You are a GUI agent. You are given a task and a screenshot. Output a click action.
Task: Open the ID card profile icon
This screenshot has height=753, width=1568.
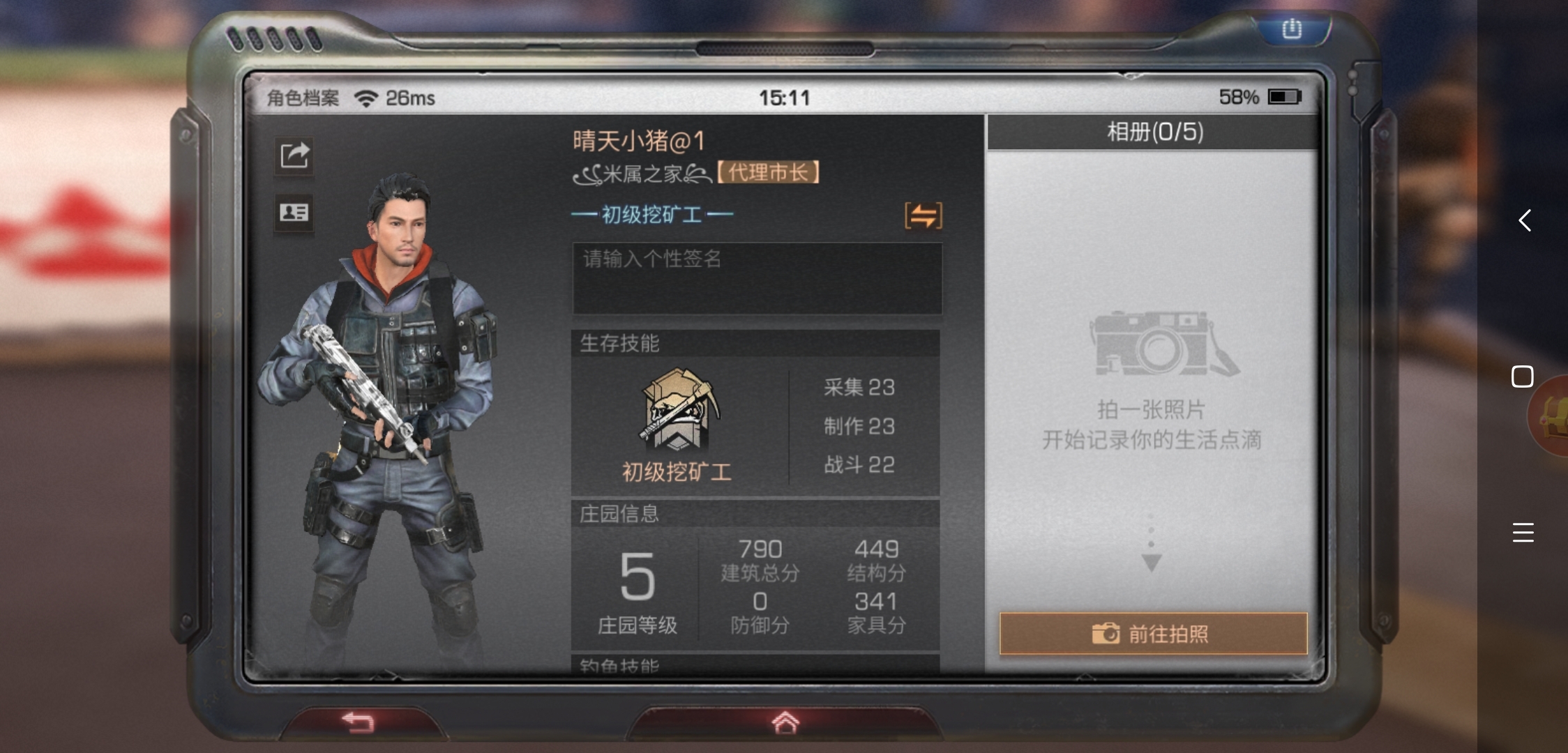coord(296,214)
